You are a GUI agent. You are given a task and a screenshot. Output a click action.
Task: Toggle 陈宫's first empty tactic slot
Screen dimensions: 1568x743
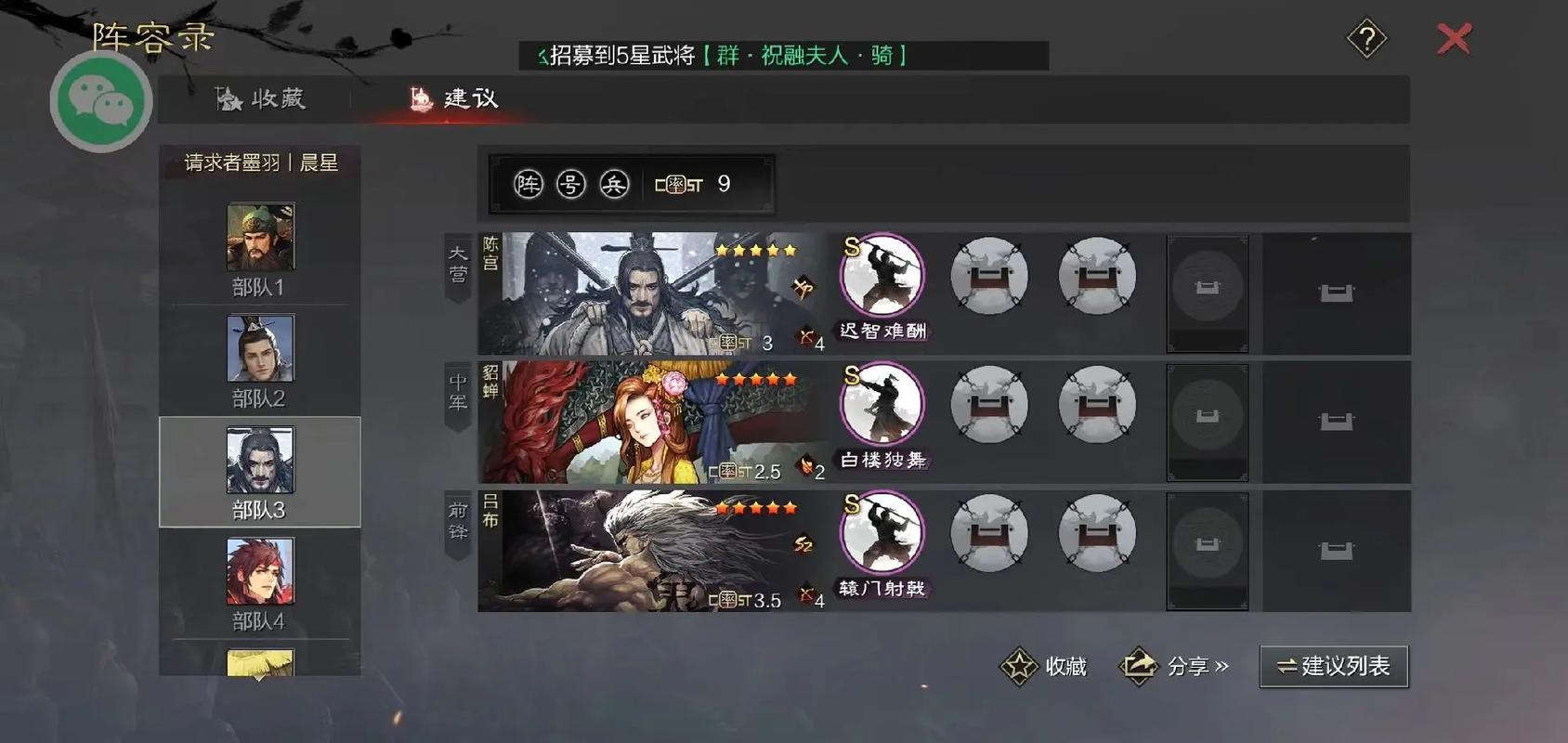coord(989,275)
